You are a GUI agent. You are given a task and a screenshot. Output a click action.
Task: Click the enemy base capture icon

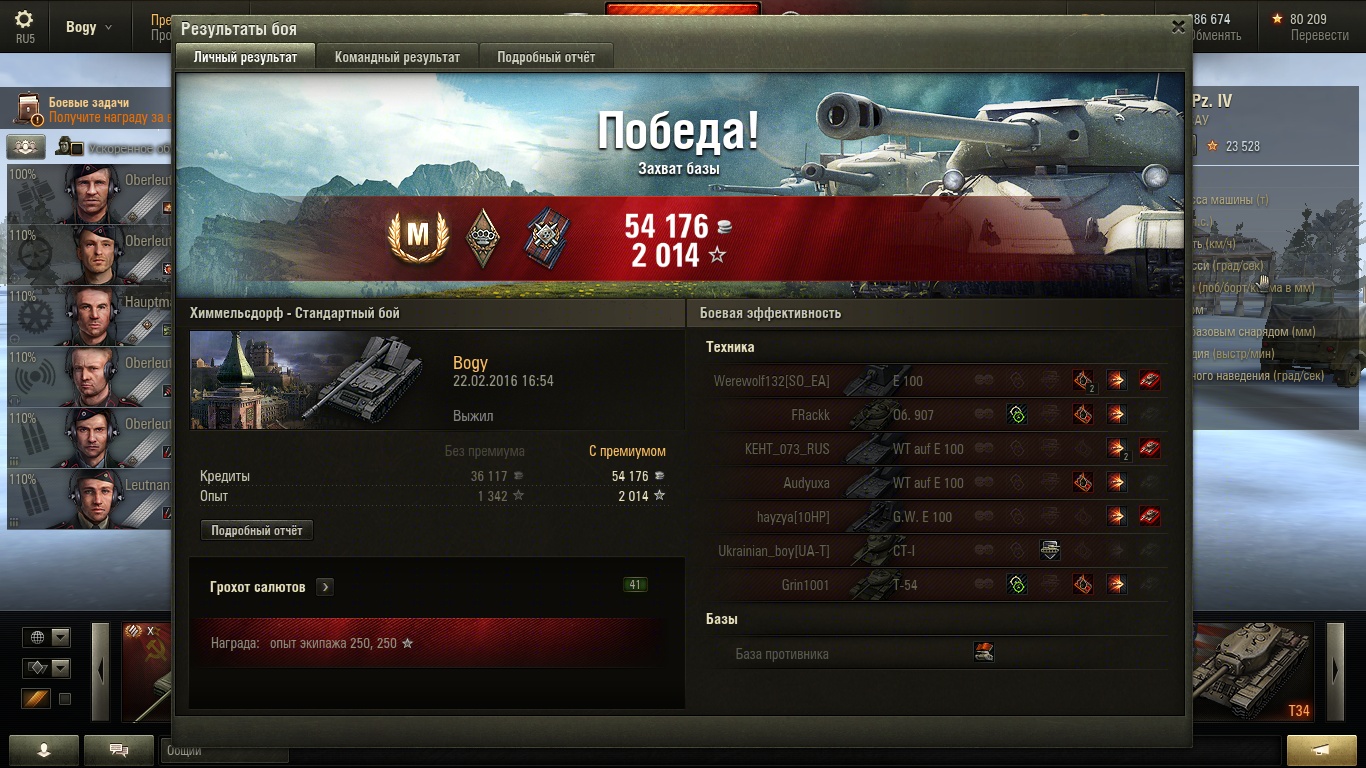[x=984, y=654]
